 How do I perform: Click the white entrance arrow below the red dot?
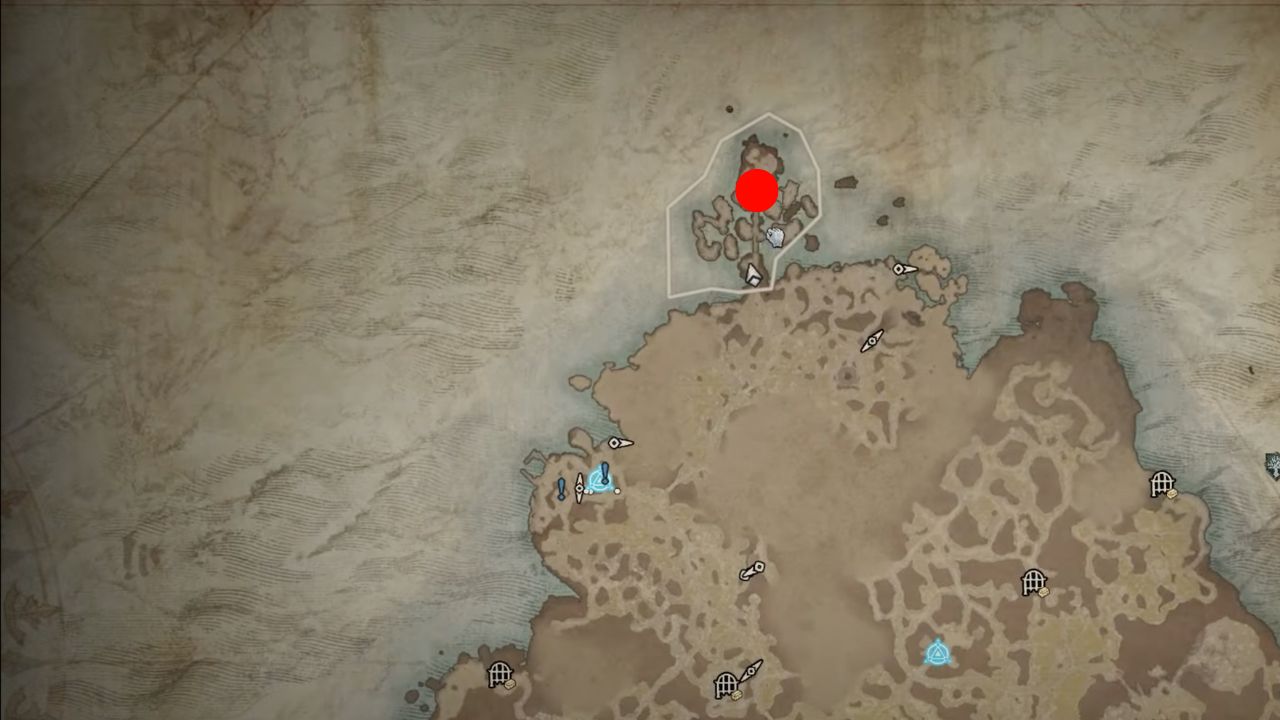click(x=754, y=275)
